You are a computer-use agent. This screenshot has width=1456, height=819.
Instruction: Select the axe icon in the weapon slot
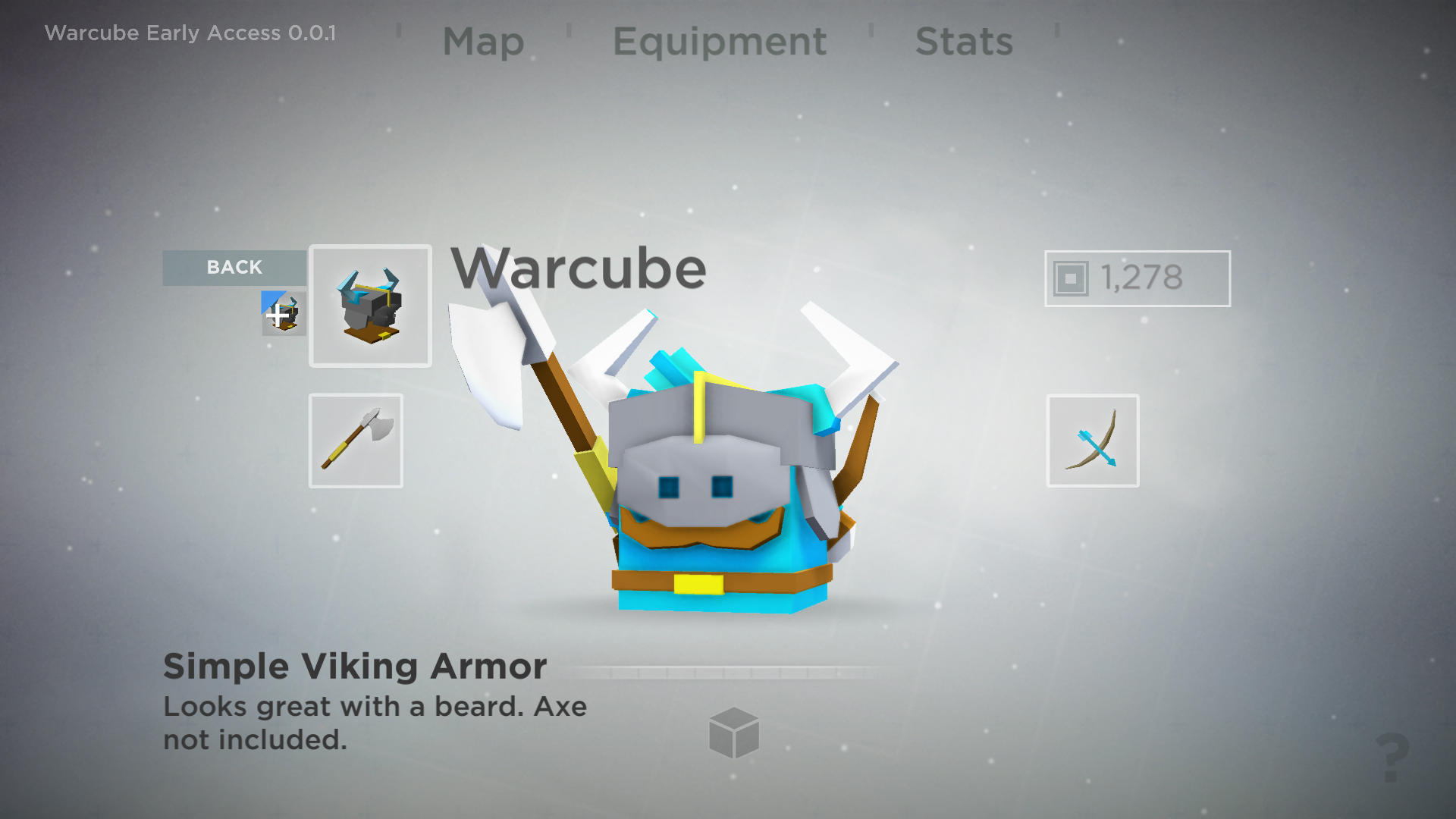[355, 440]
